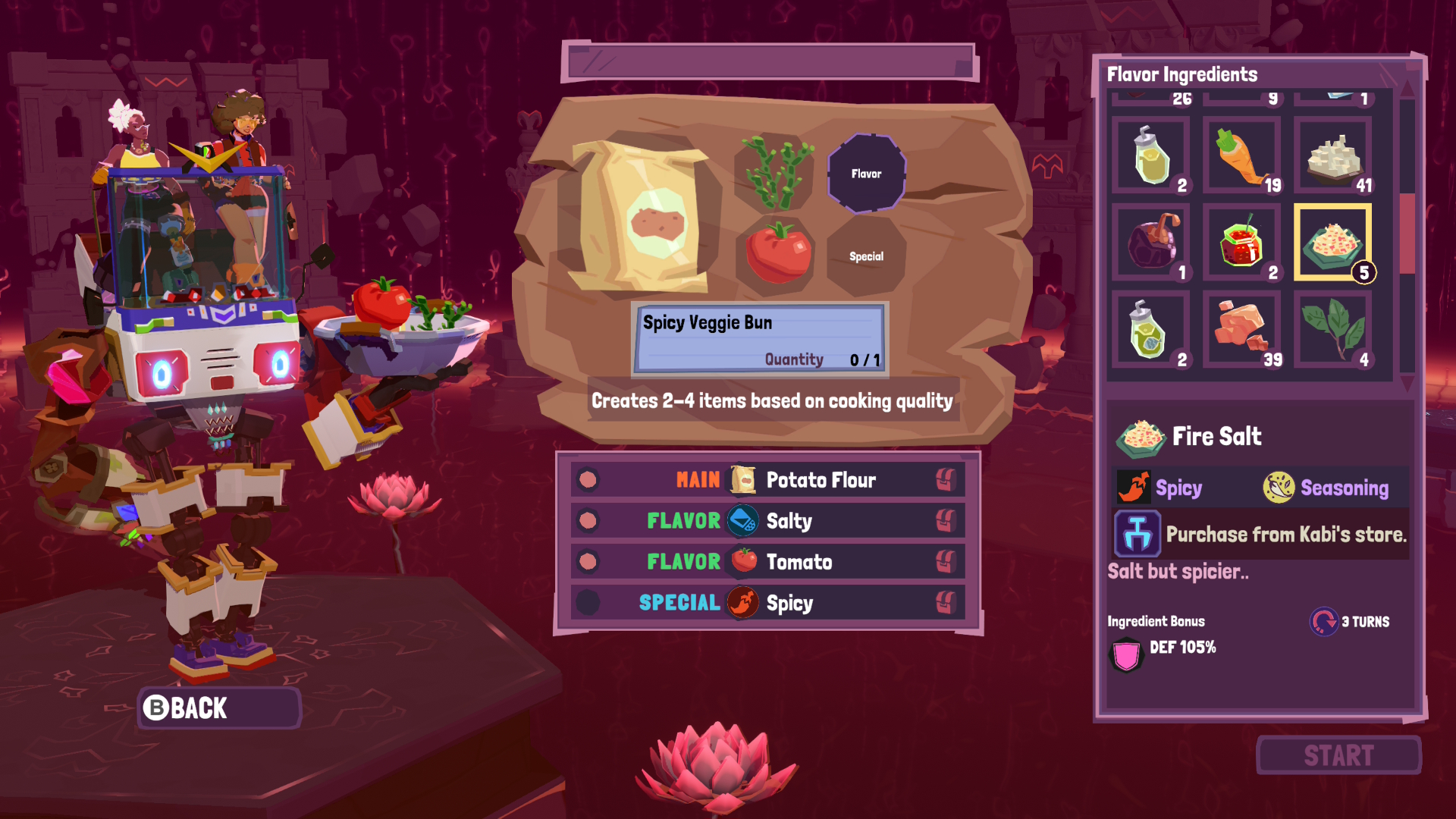Open the empty Special slot
Viewport: 1456px width, 819px height.
[866, 256]
